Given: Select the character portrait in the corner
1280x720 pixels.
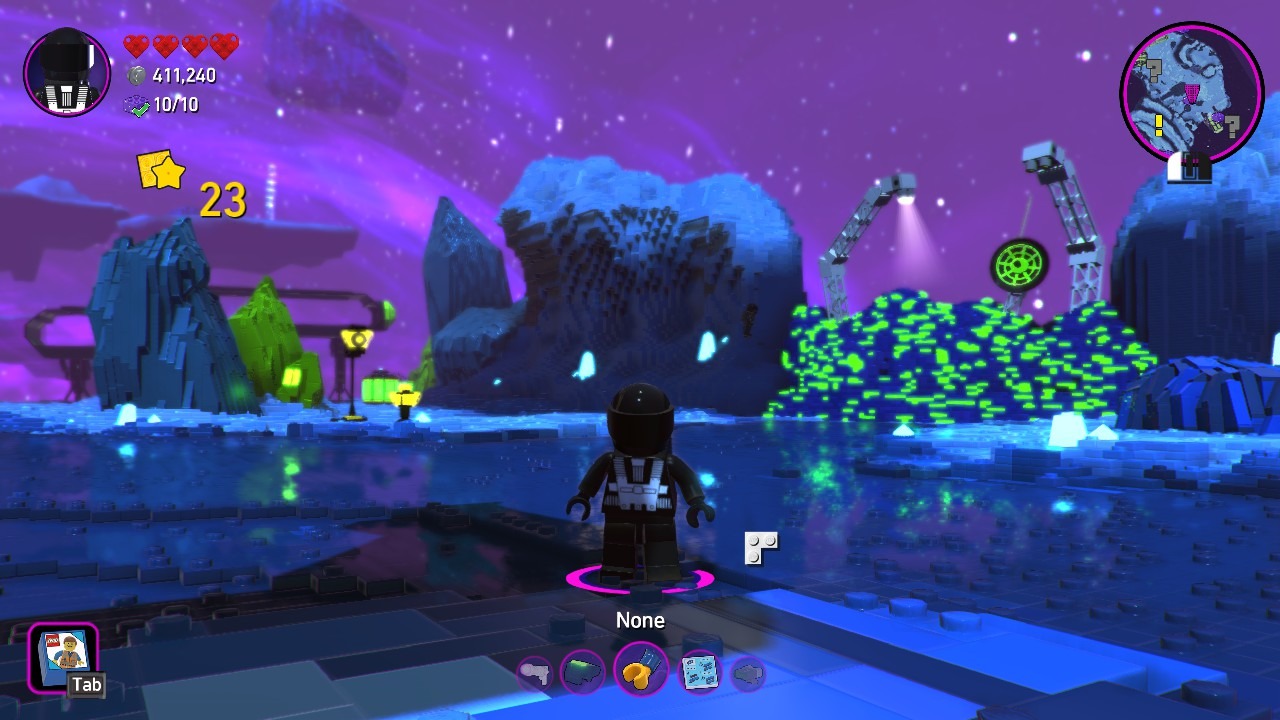Looking at the screenshot, I should pyautogui.click(x=67, y=72).
